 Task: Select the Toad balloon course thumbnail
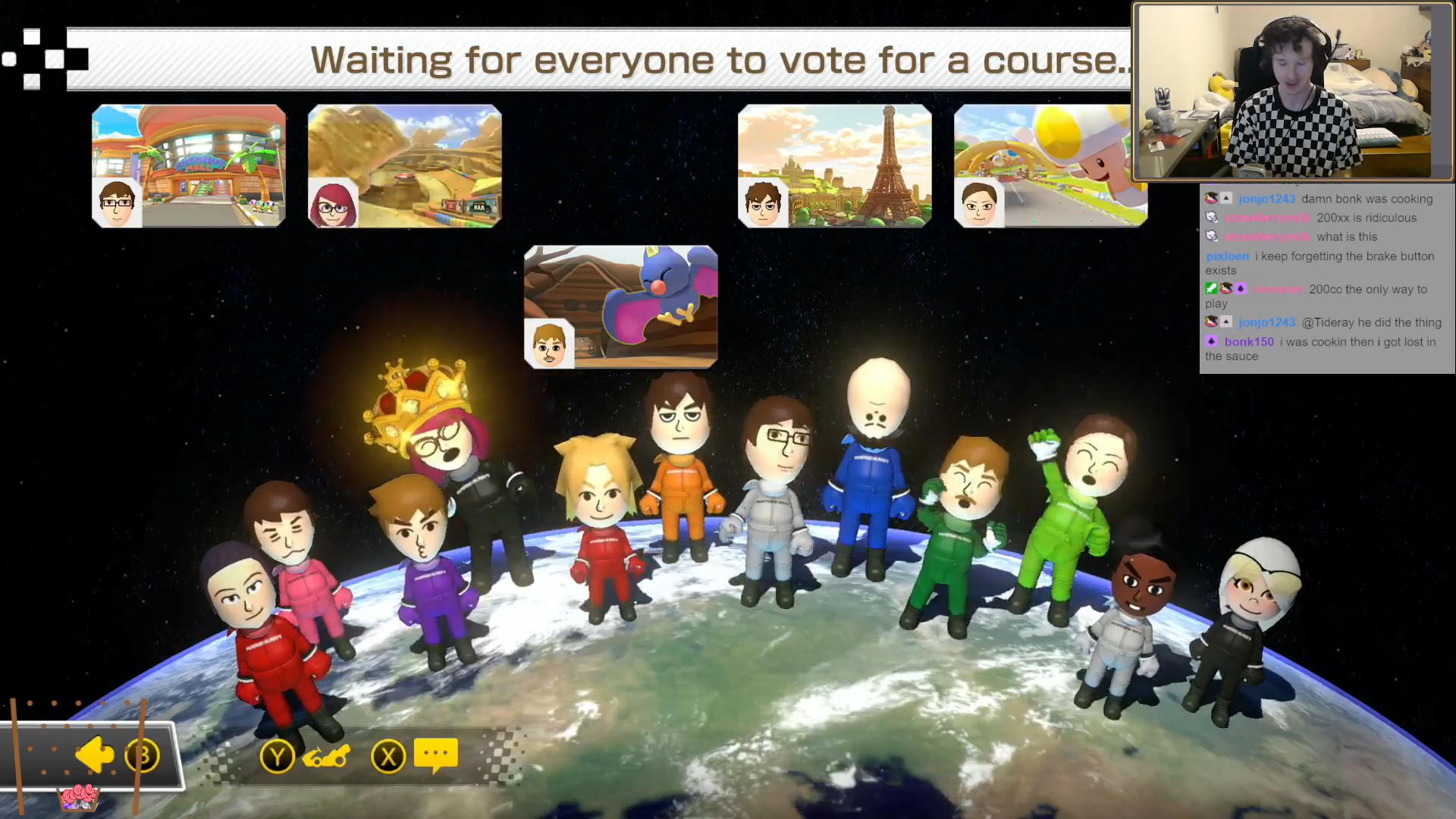(1050, 166)
